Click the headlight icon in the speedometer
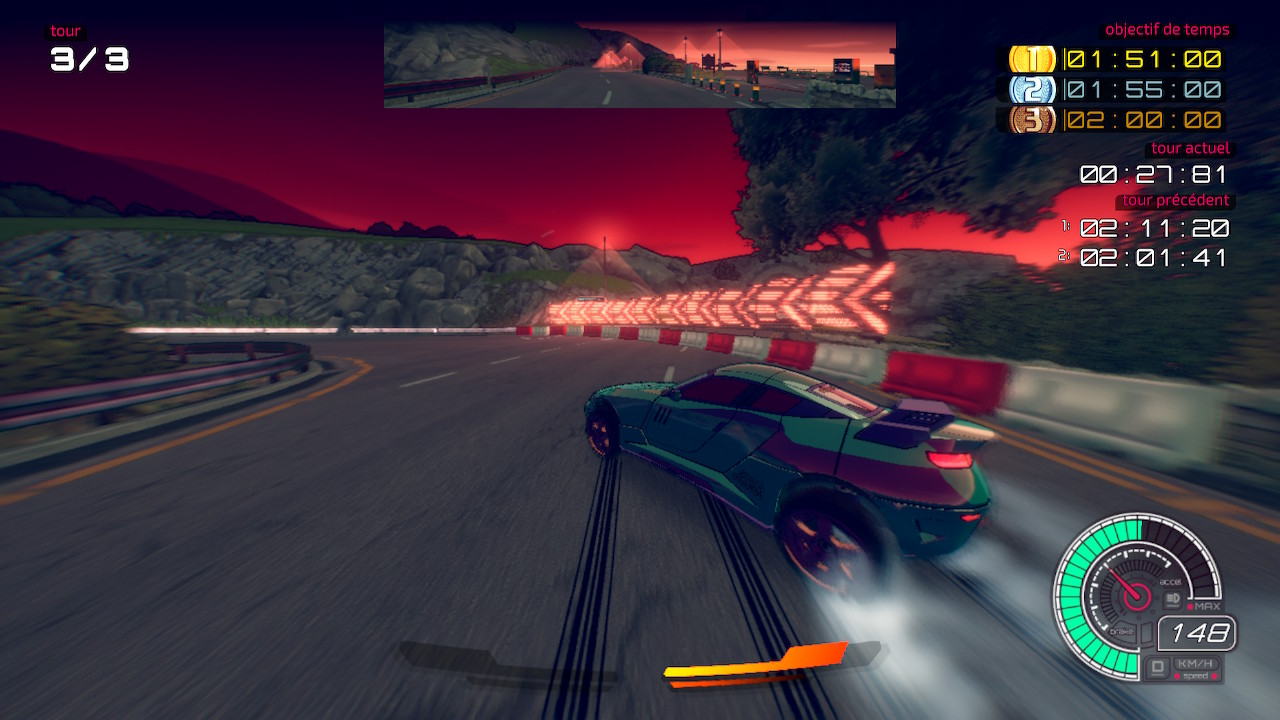This screenshot has height=720, width=1280. coord(1173,599)
